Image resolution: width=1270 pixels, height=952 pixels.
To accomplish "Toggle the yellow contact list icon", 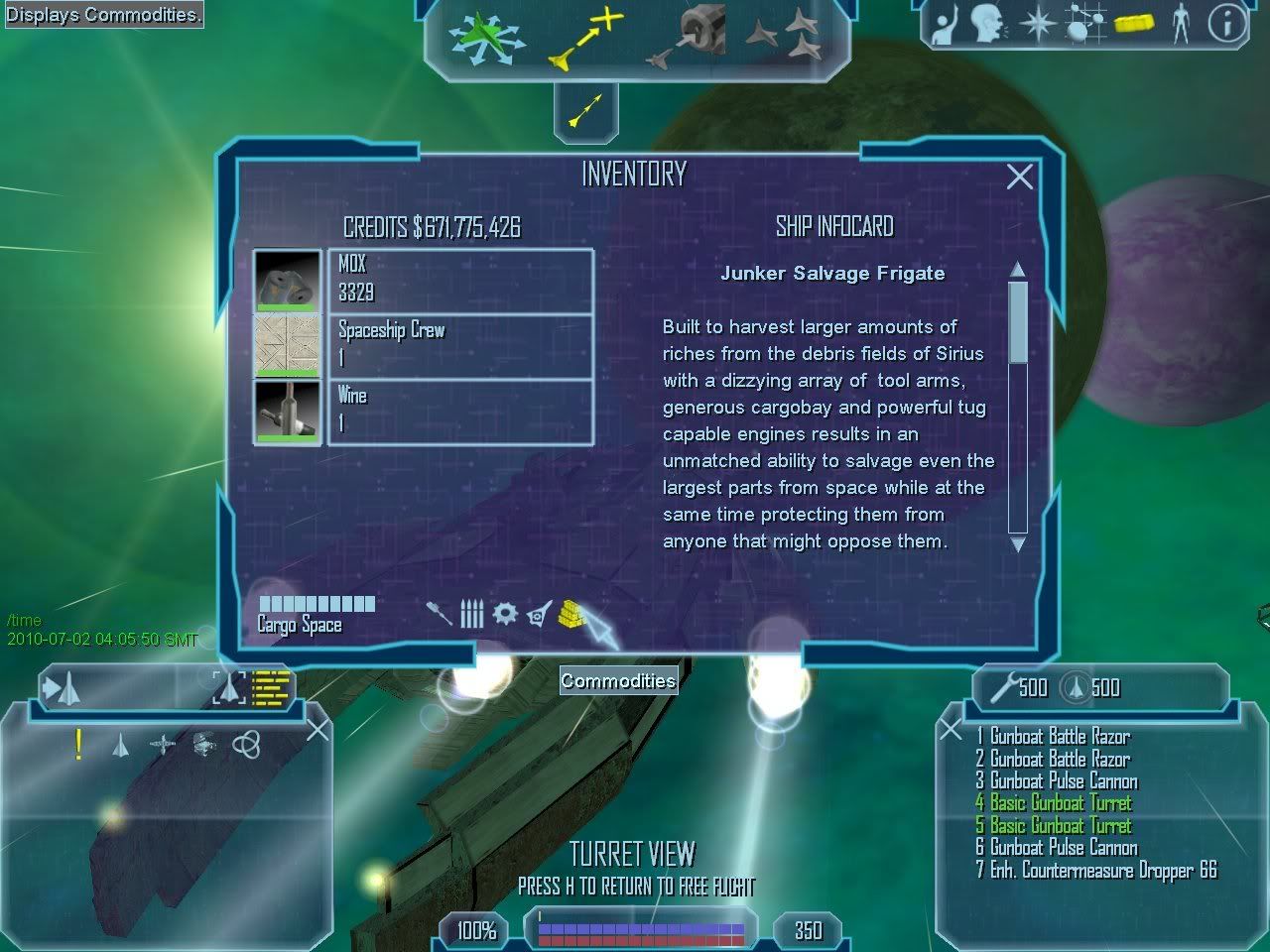I will pyautogui.click(x=270, y=687).
